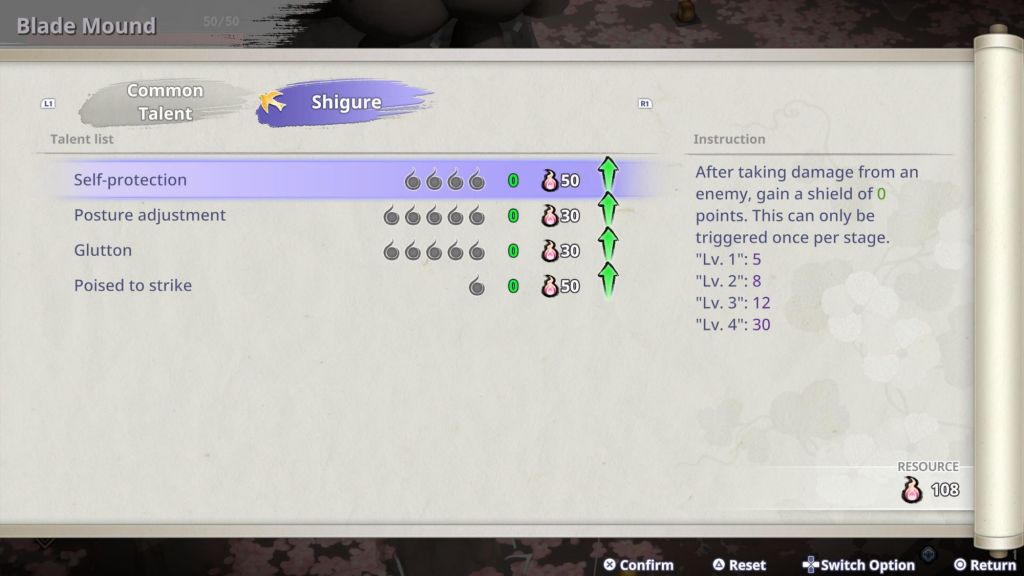Select the Posture adjustment talent

150,215
